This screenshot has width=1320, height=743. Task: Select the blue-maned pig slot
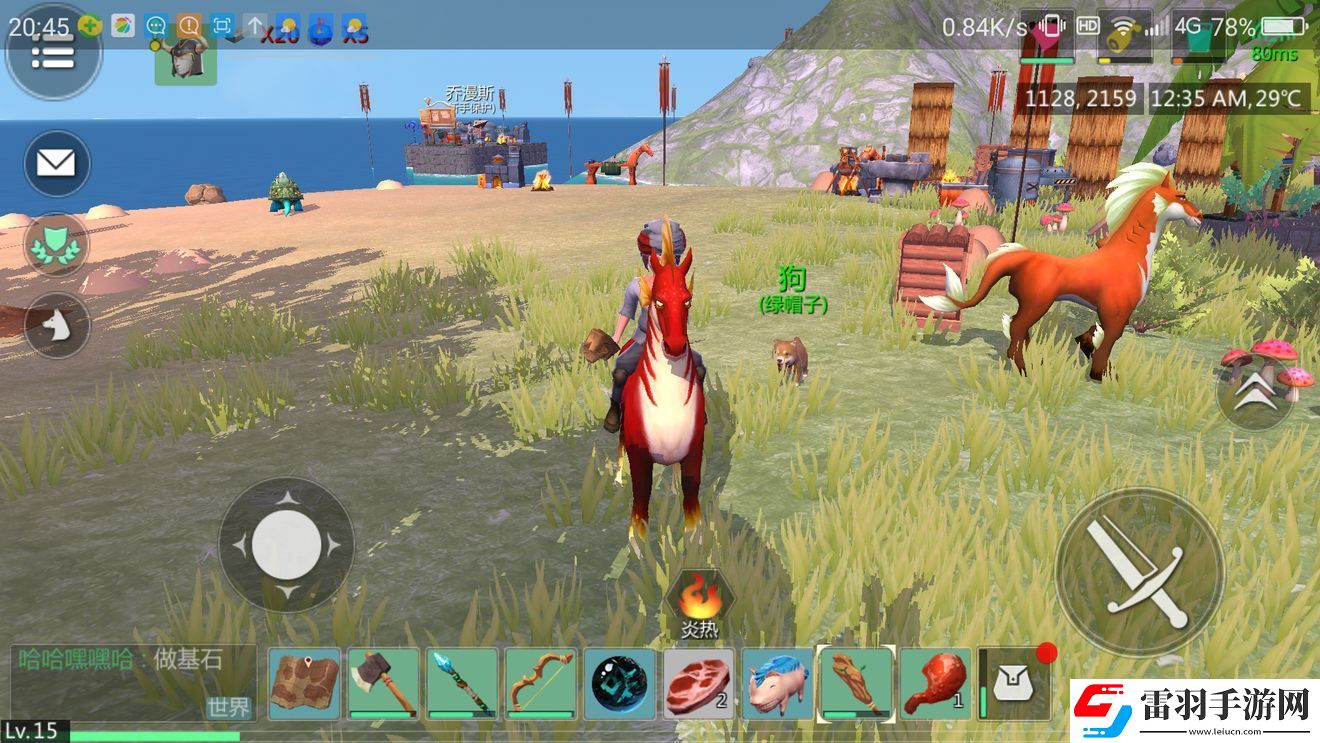tap(777, 684)
